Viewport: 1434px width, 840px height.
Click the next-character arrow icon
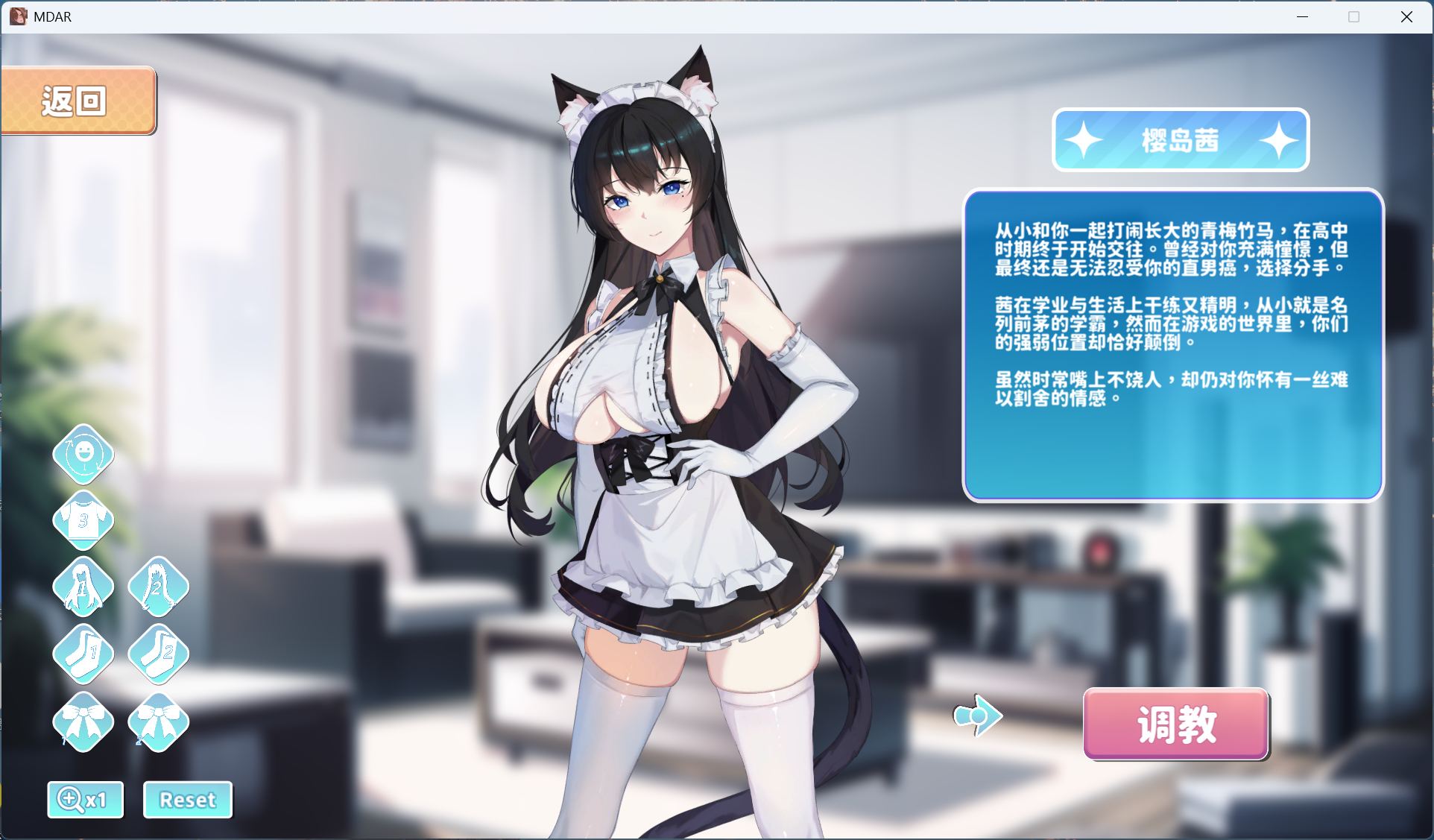click(976, 714)
